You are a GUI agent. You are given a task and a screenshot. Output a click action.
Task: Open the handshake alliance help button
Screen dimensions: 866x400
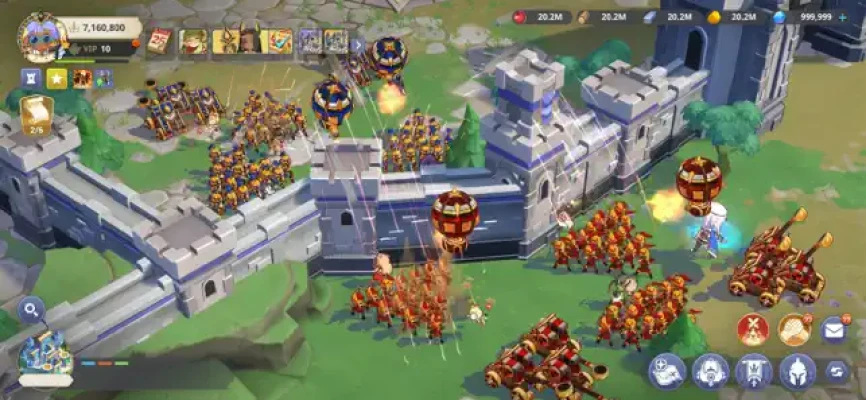[x=794, y=328]
